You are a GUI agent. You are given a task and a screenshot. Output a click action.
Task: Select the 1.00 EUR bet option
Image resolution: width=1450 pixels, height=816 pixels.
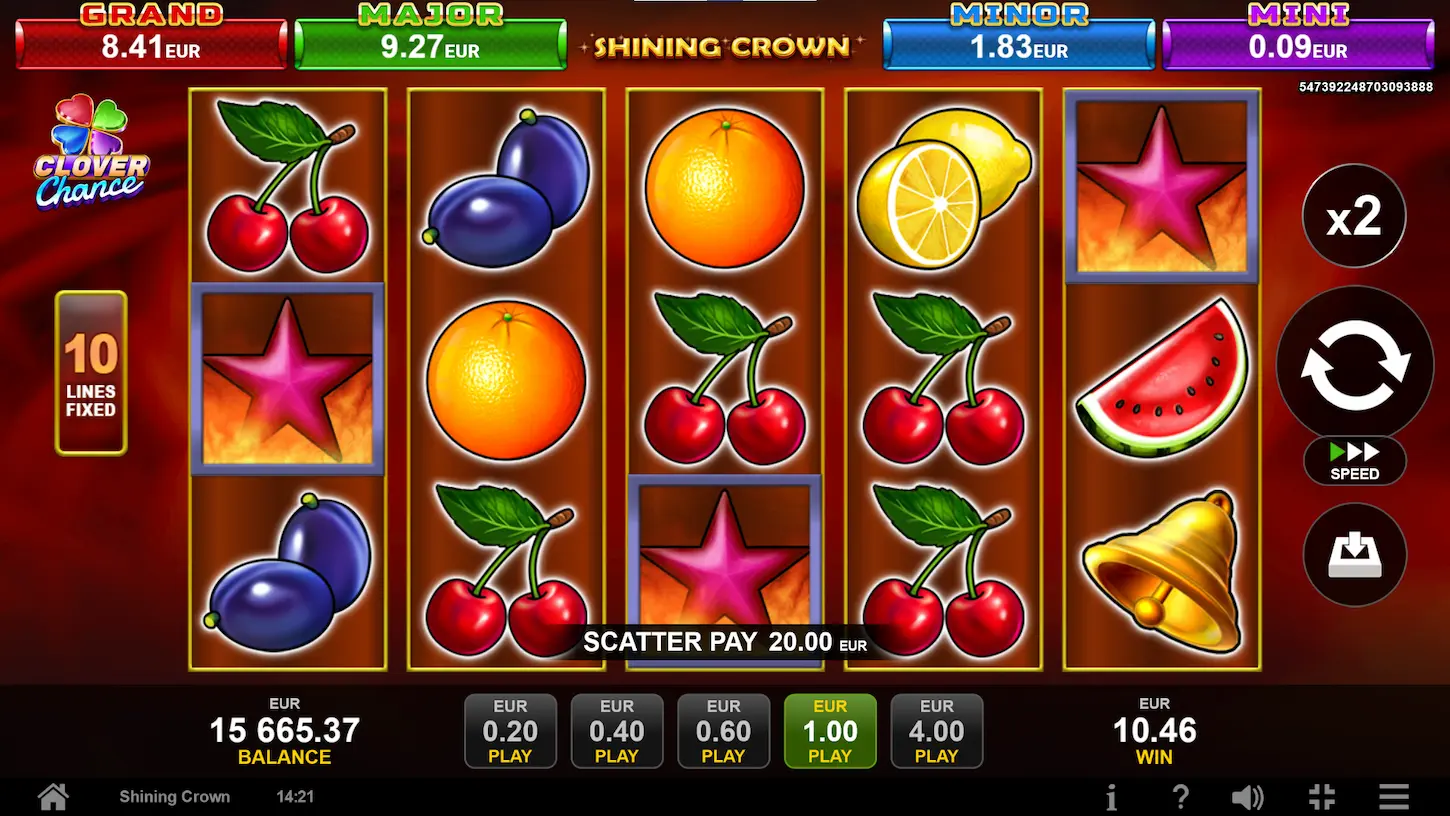830,731
